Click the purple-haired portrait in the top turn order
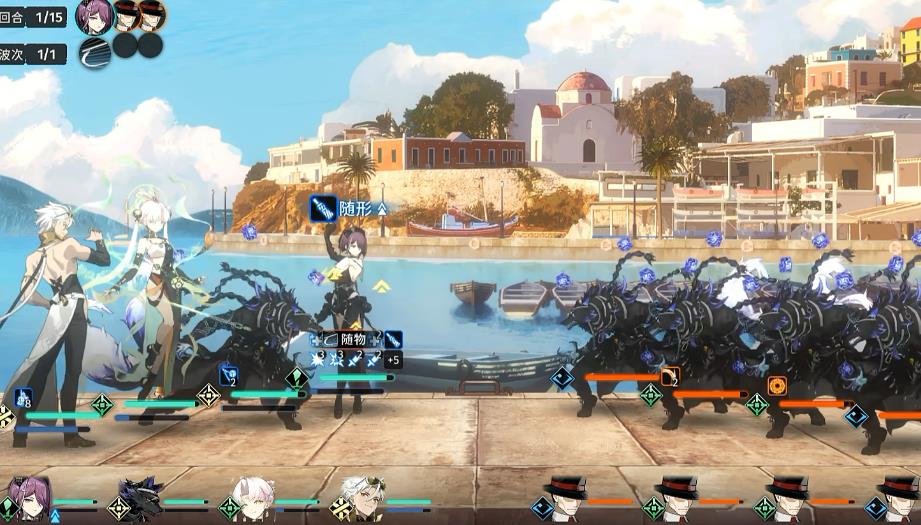The height and width of the screenshot is (525, 921). click(94, 16)
